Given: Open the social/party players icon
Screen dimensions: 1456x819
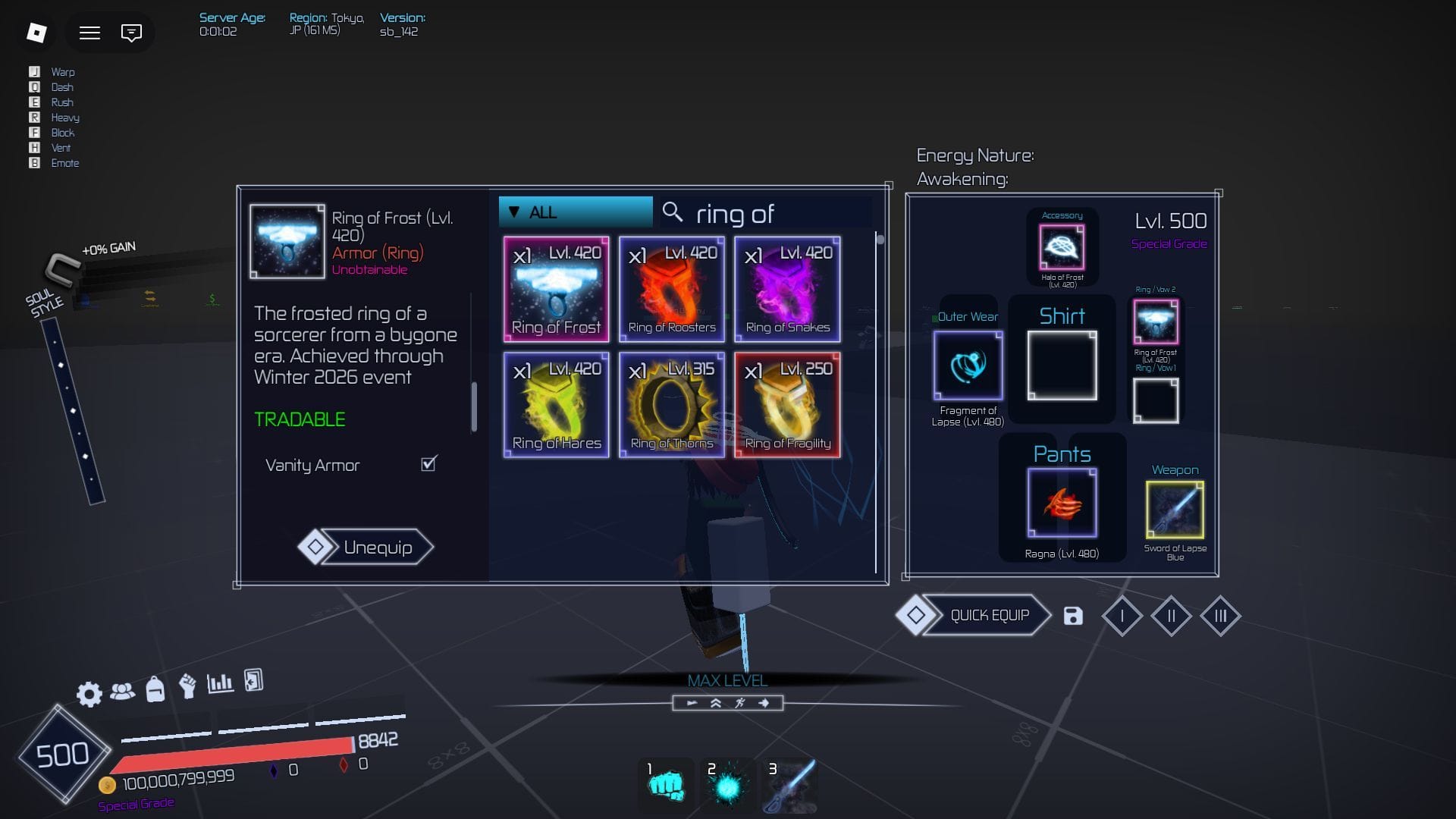Looking at the screenshot, I should [x=121, y=693].
